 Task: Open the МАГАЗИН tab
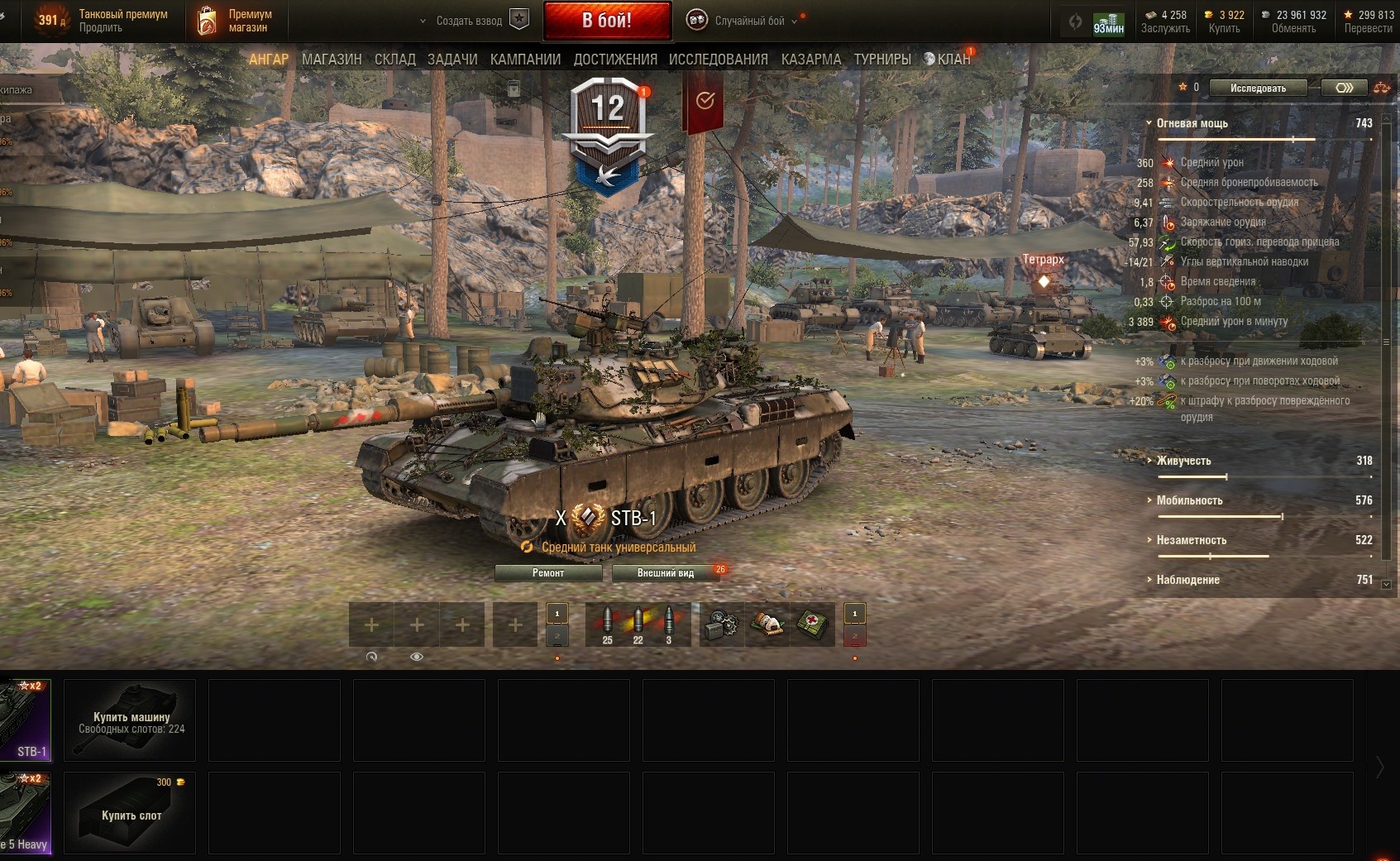[332, 60]
